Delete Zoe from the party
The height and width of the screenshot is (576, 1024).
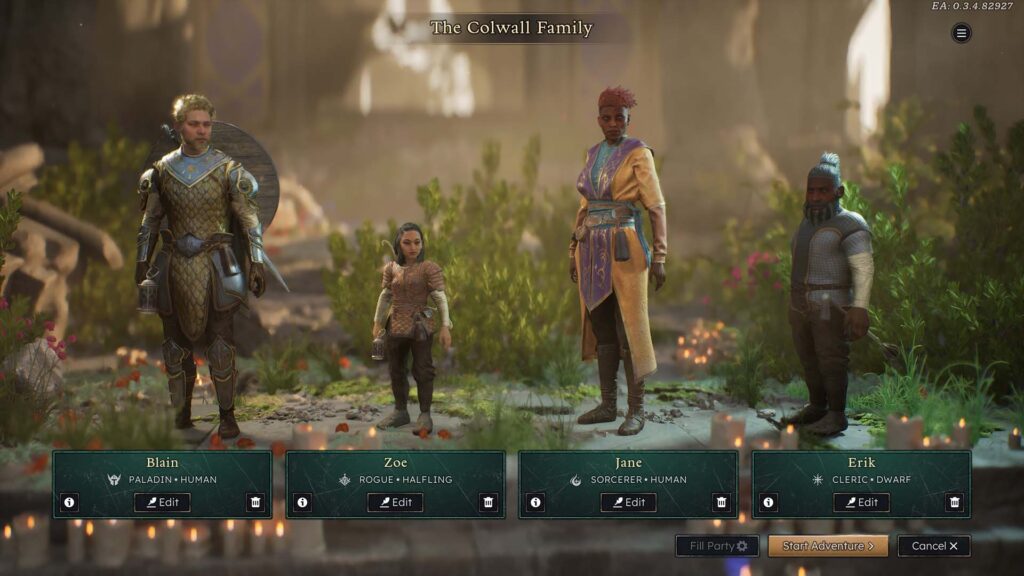(488, 502)
